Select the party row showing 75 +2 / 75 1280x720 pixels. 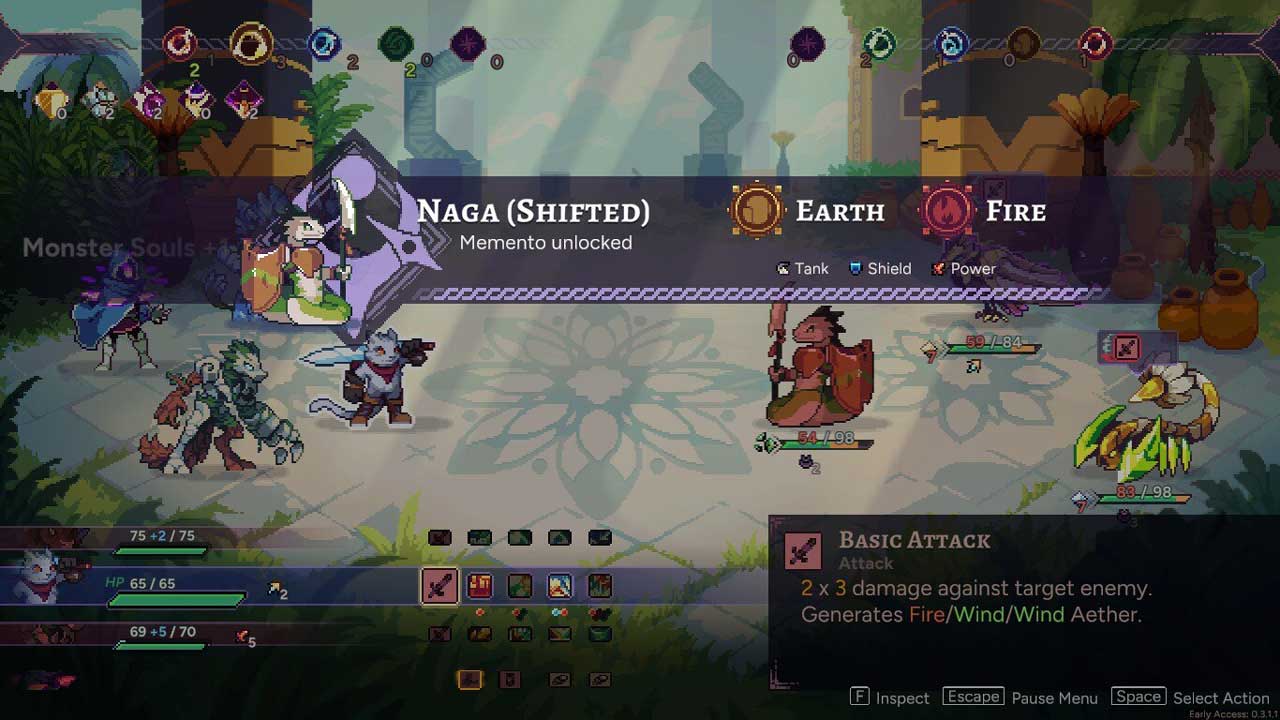pos(150,540)
